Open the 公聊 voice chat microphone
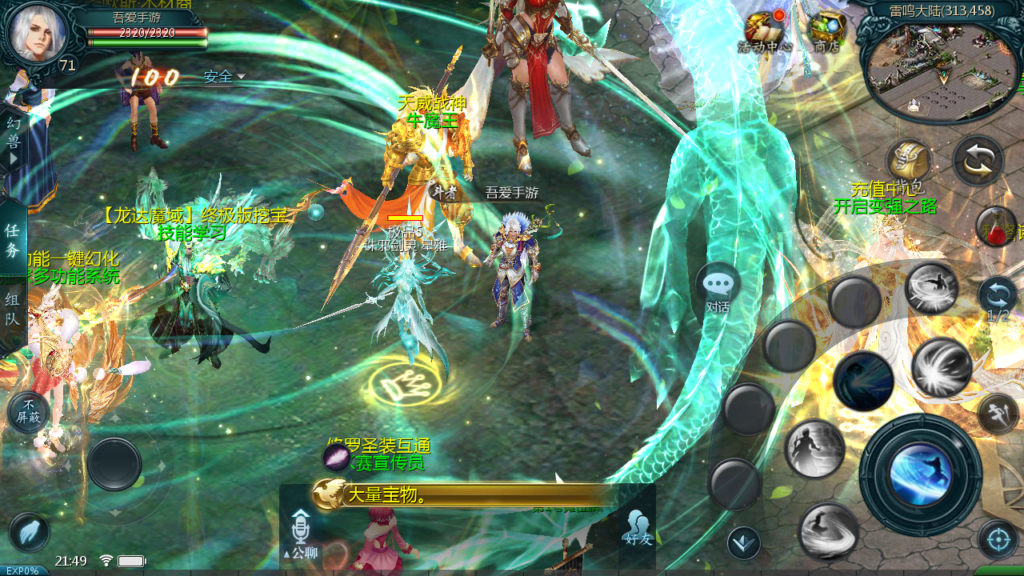This screenshot has height=576, width=1024. [301, 530]
